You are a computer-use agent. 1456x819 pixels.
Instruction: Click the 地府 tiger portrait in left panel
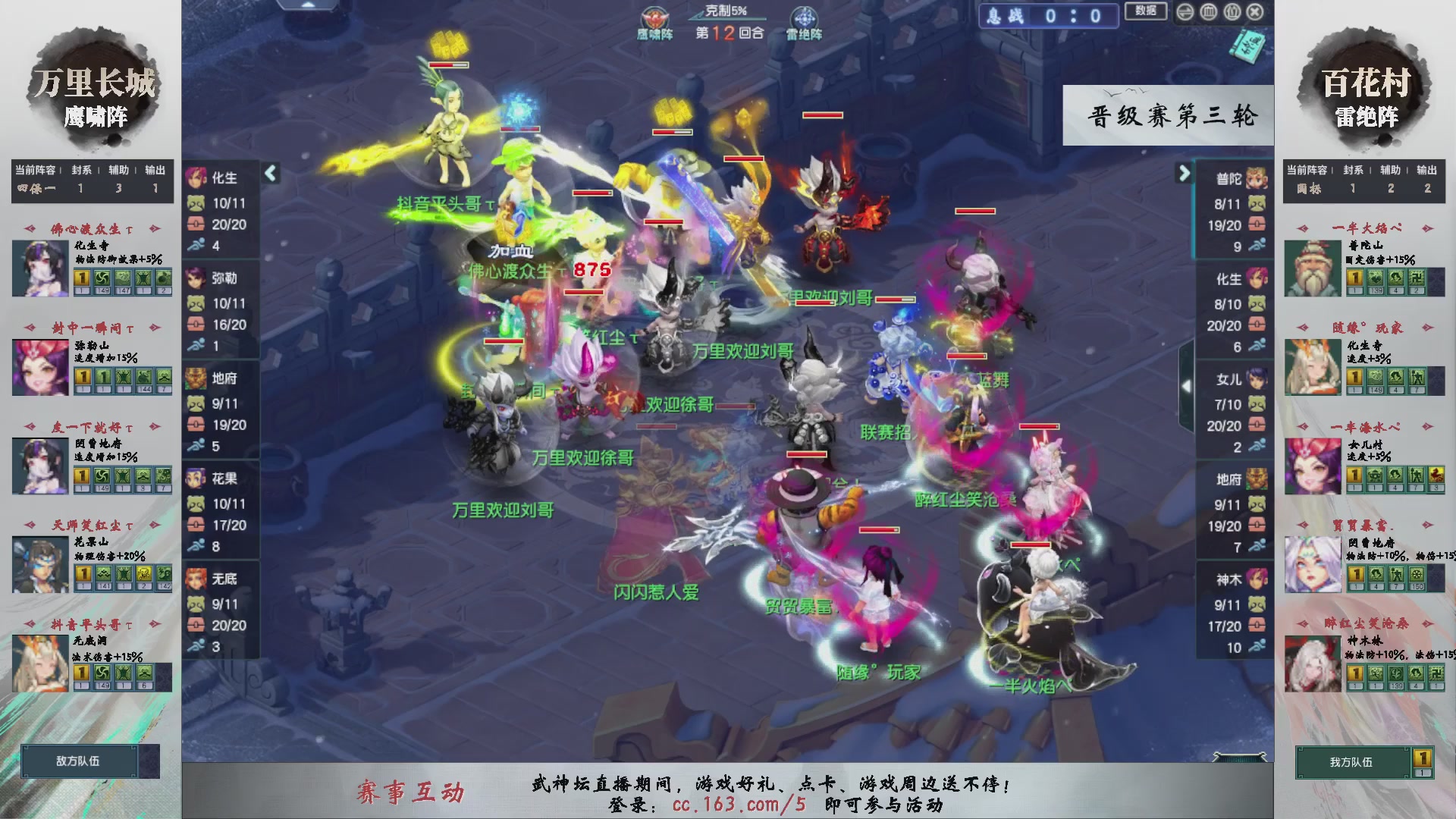pyautogui.click(x=196, y=378)
